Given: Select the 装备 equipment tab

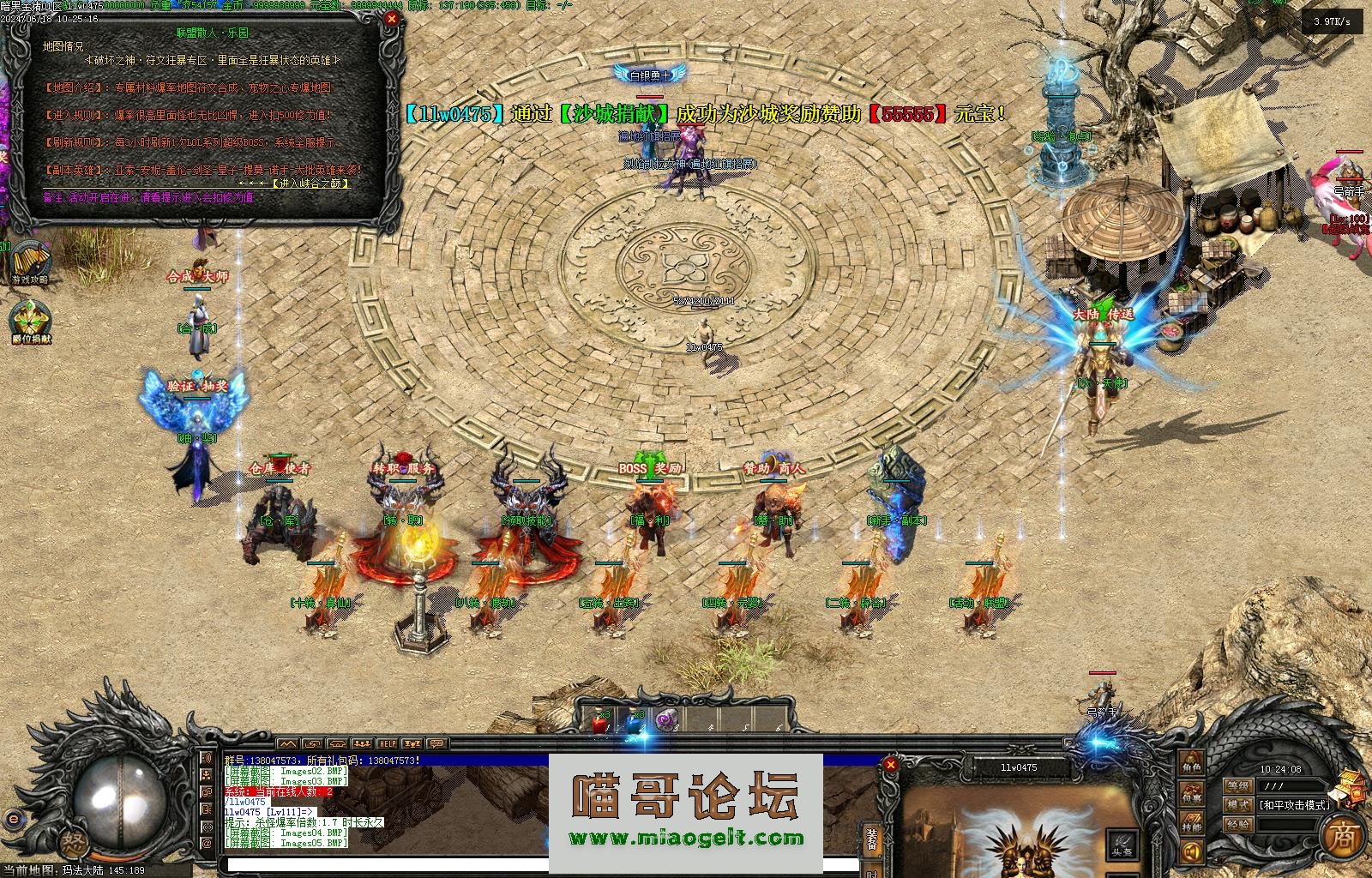Looking at the screenshot, I should point(872,839).
